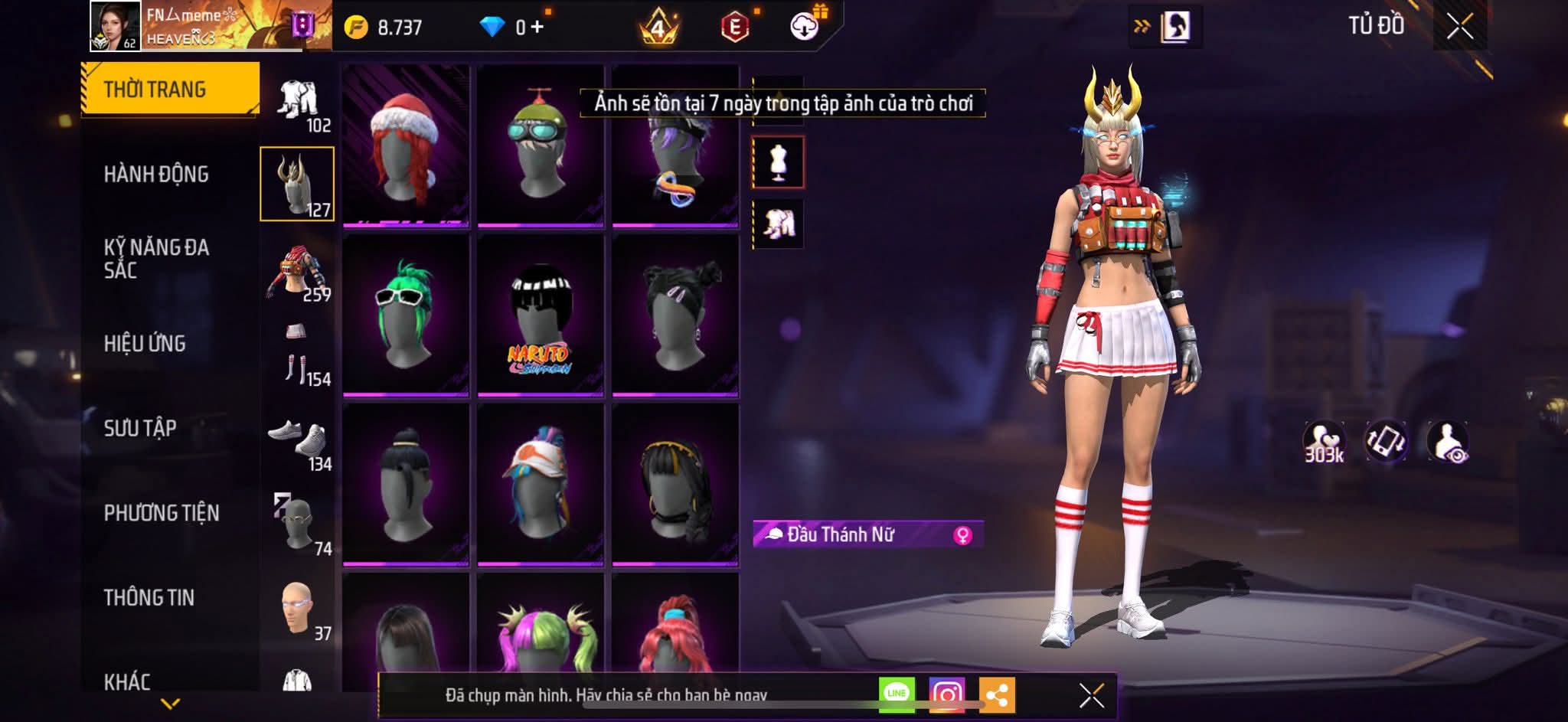Image resolution: width=1568 pixels, height=722 pixels.
Task: Close the Tủ Đồ wardrobe screen
Action: tap(1459, 27)
